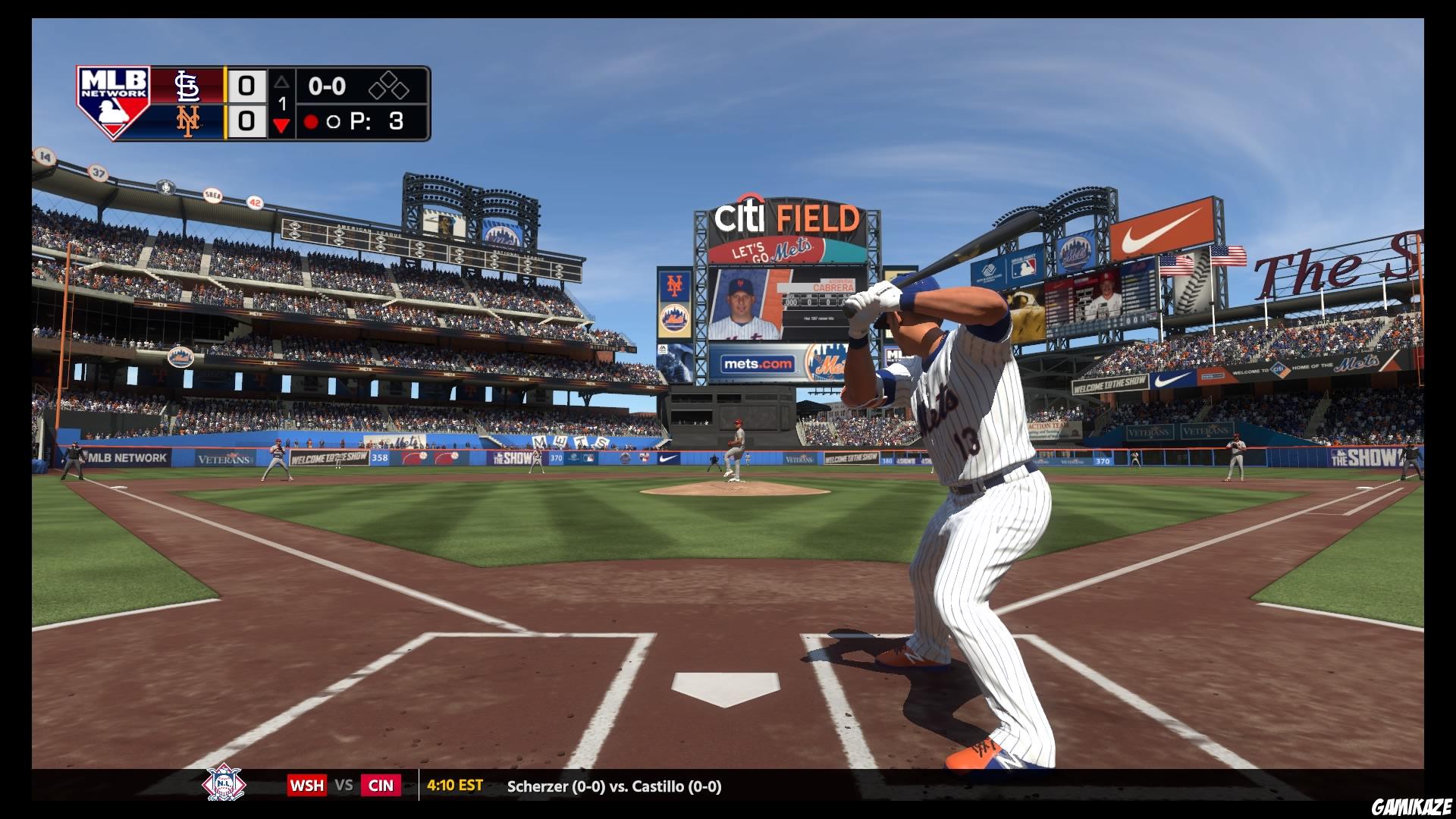
Task: Toggle the top-of-inning triangle indicator
Action: [281, 83]
